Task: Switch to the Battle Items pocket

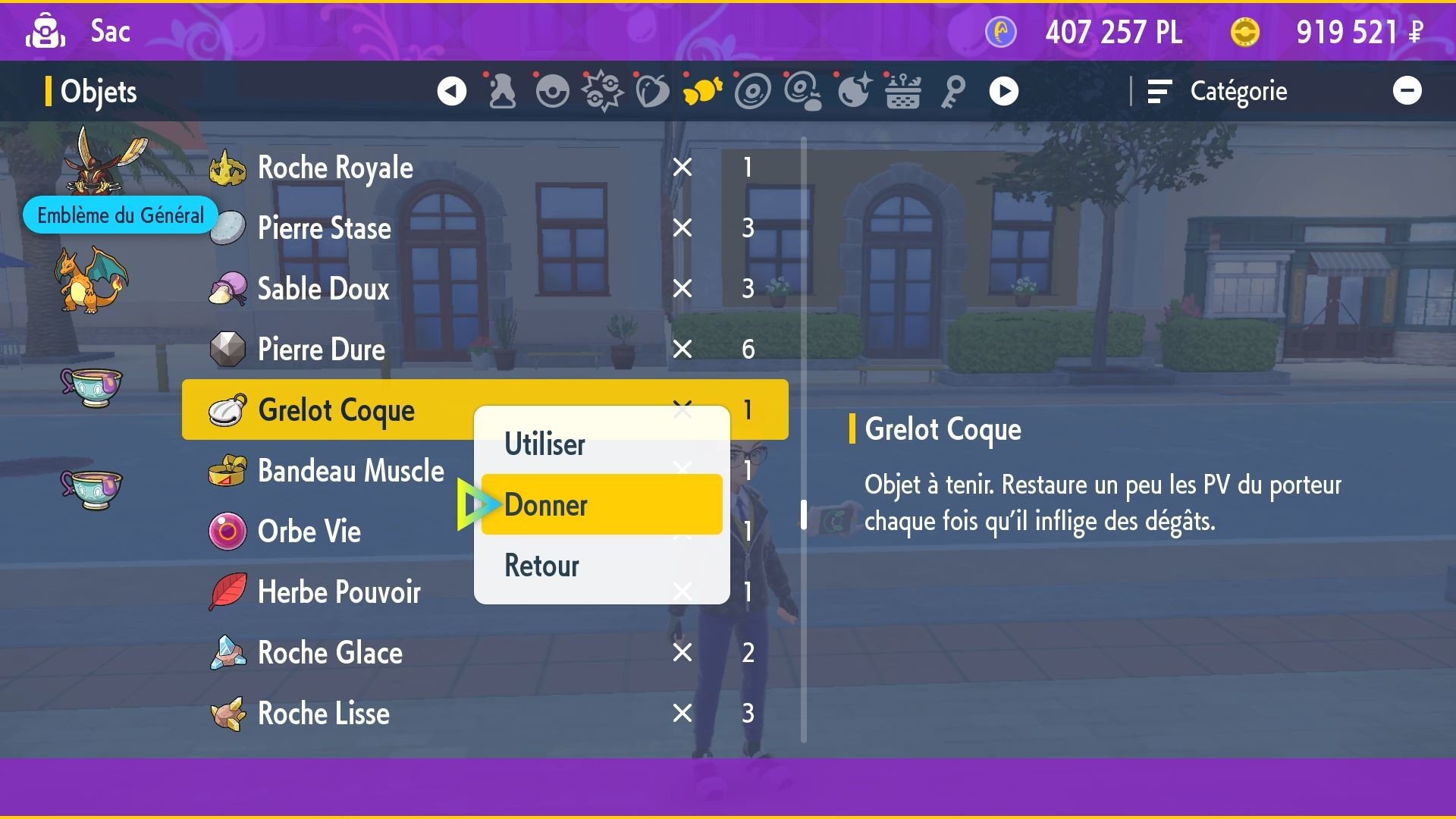Action: pyautogui.click(x=602, y=91)
